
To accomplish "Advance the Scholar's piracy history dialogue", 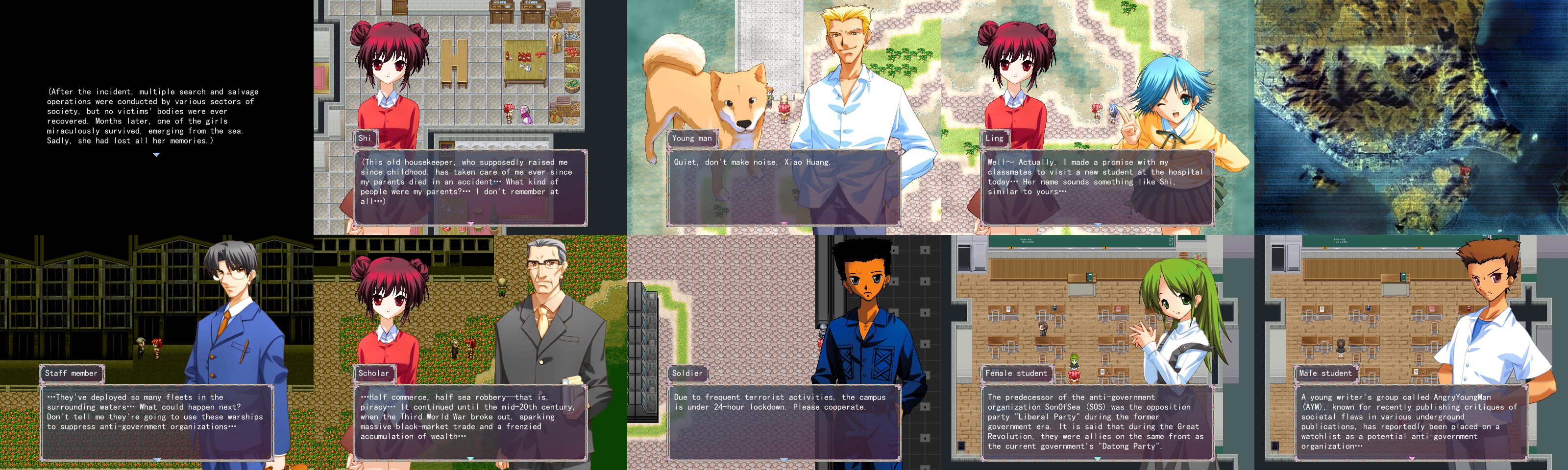I will coord(470,458).
